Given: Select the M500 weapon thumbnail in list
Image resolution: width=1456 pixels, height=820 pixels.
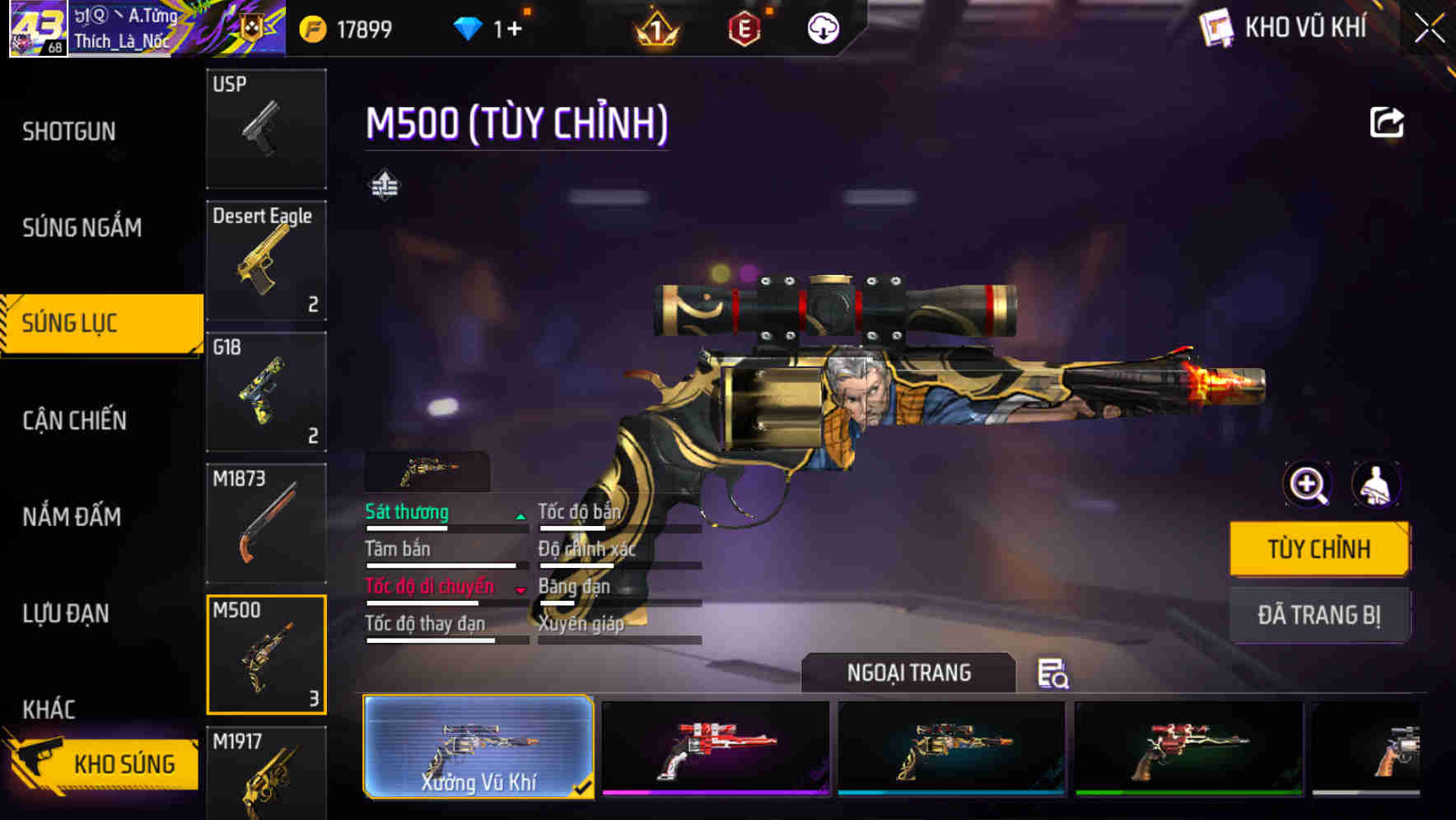Looking at the screenshot, I should [x=266, y=655].
